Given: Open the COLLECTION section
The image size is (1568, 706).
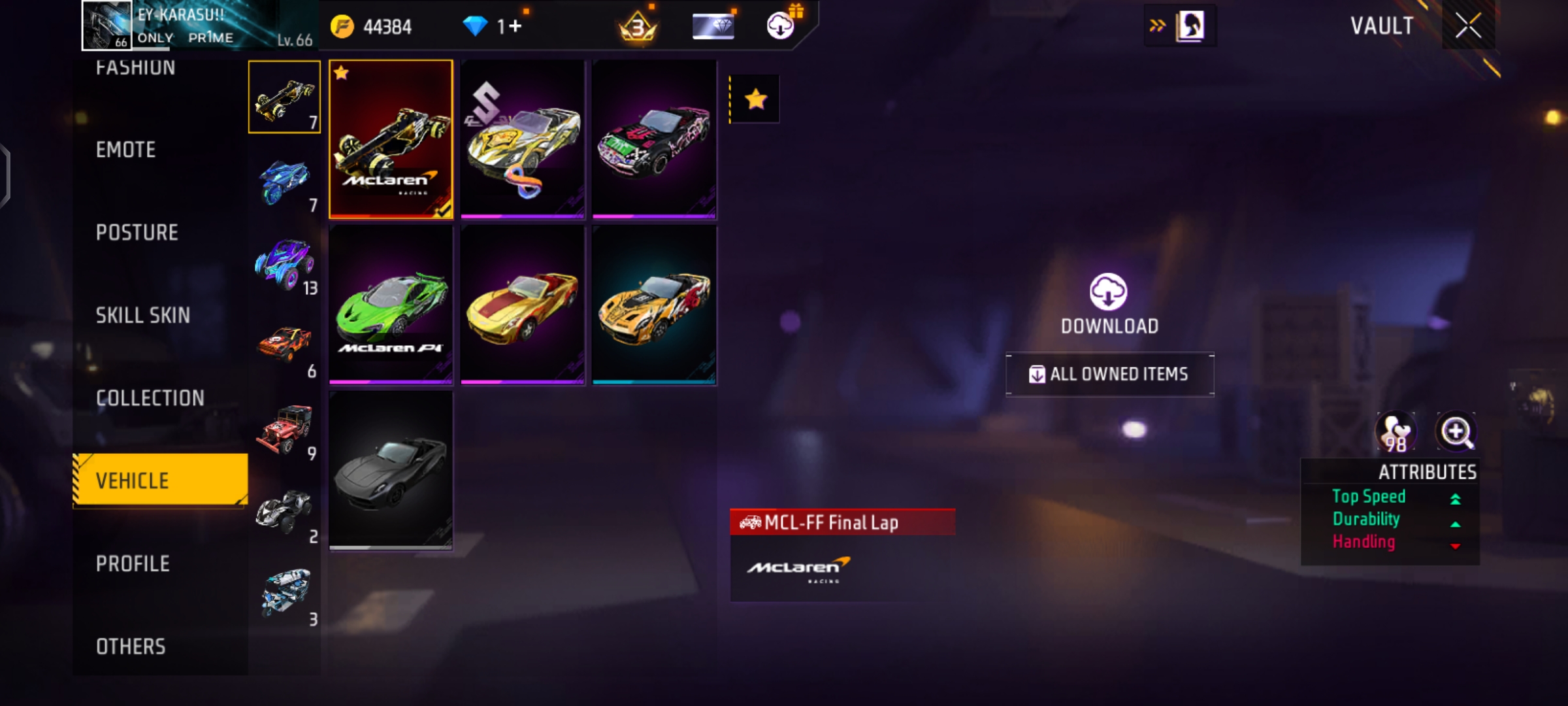Looking at the screenshot, I should 150,397.
